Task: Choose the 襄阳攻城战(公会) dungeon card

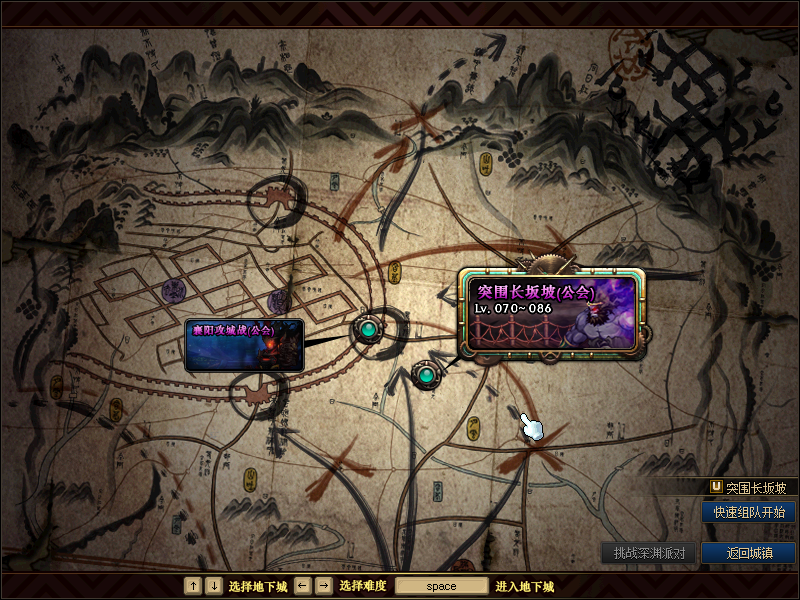Action: coord(244,346)
